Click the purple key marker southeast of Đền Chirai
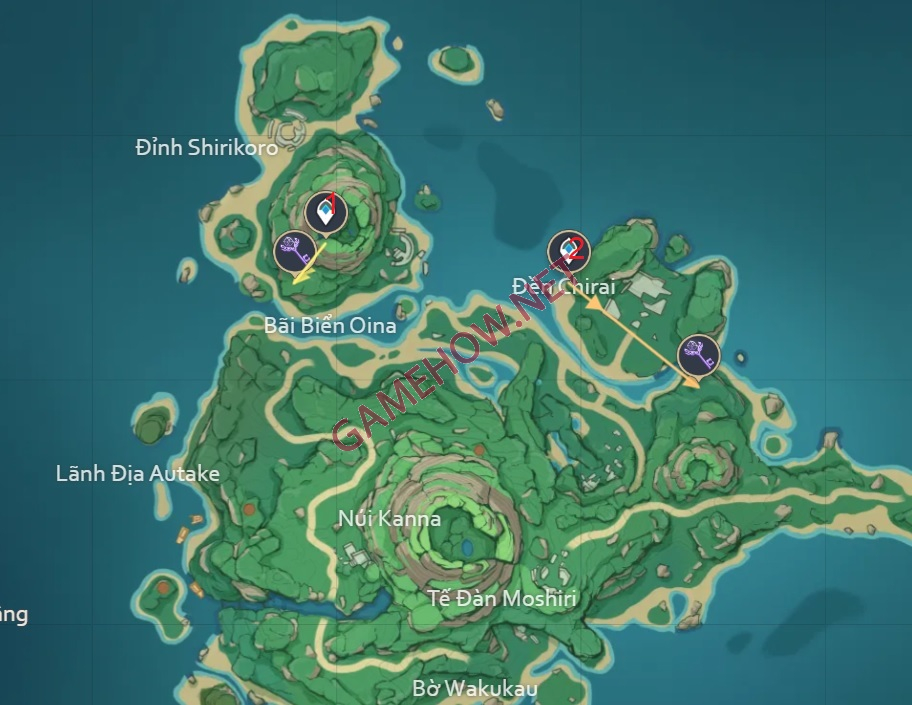 coord(698,355)
